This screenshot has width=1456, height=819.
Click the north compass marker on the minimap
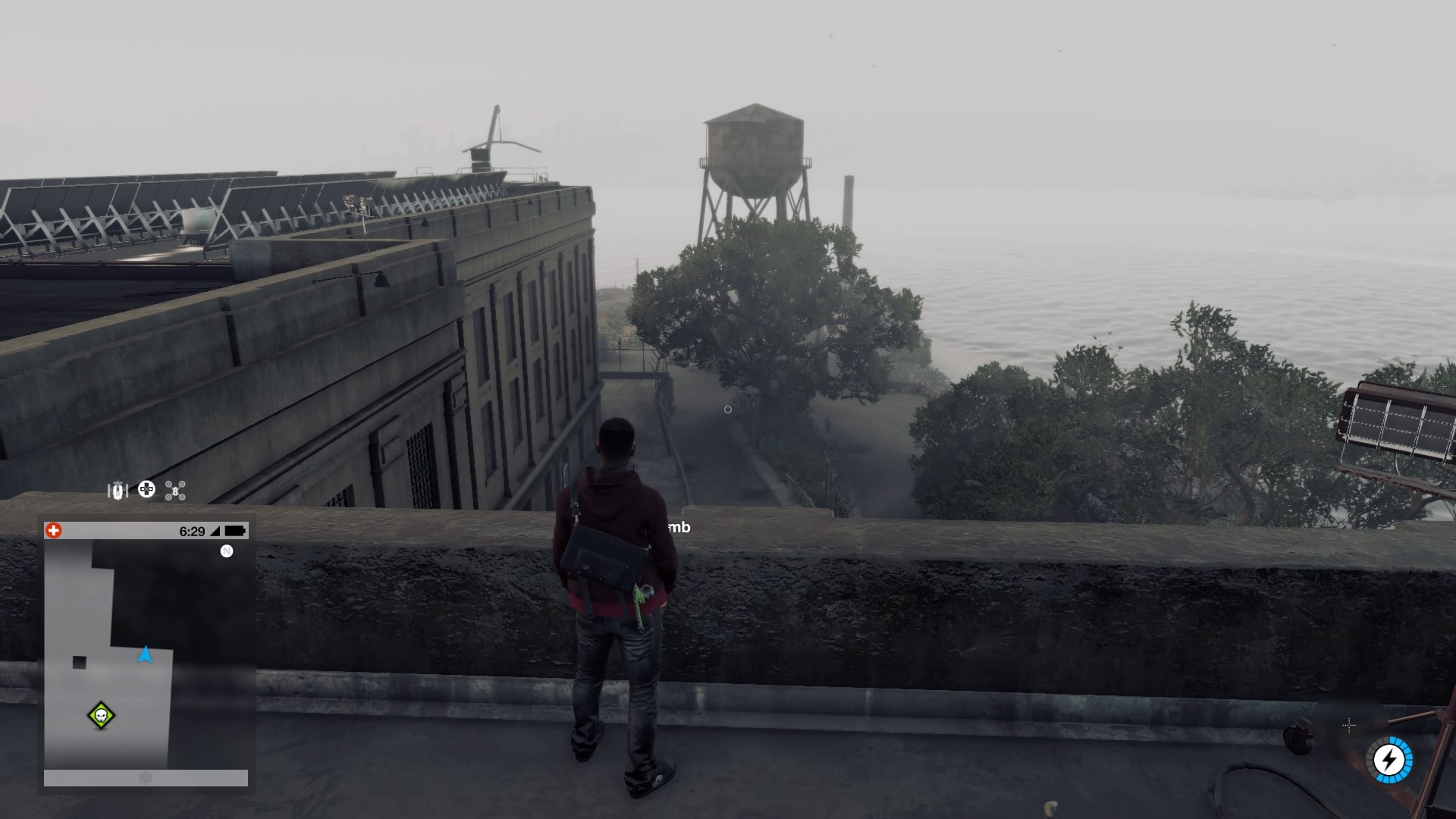coord(226,551)
